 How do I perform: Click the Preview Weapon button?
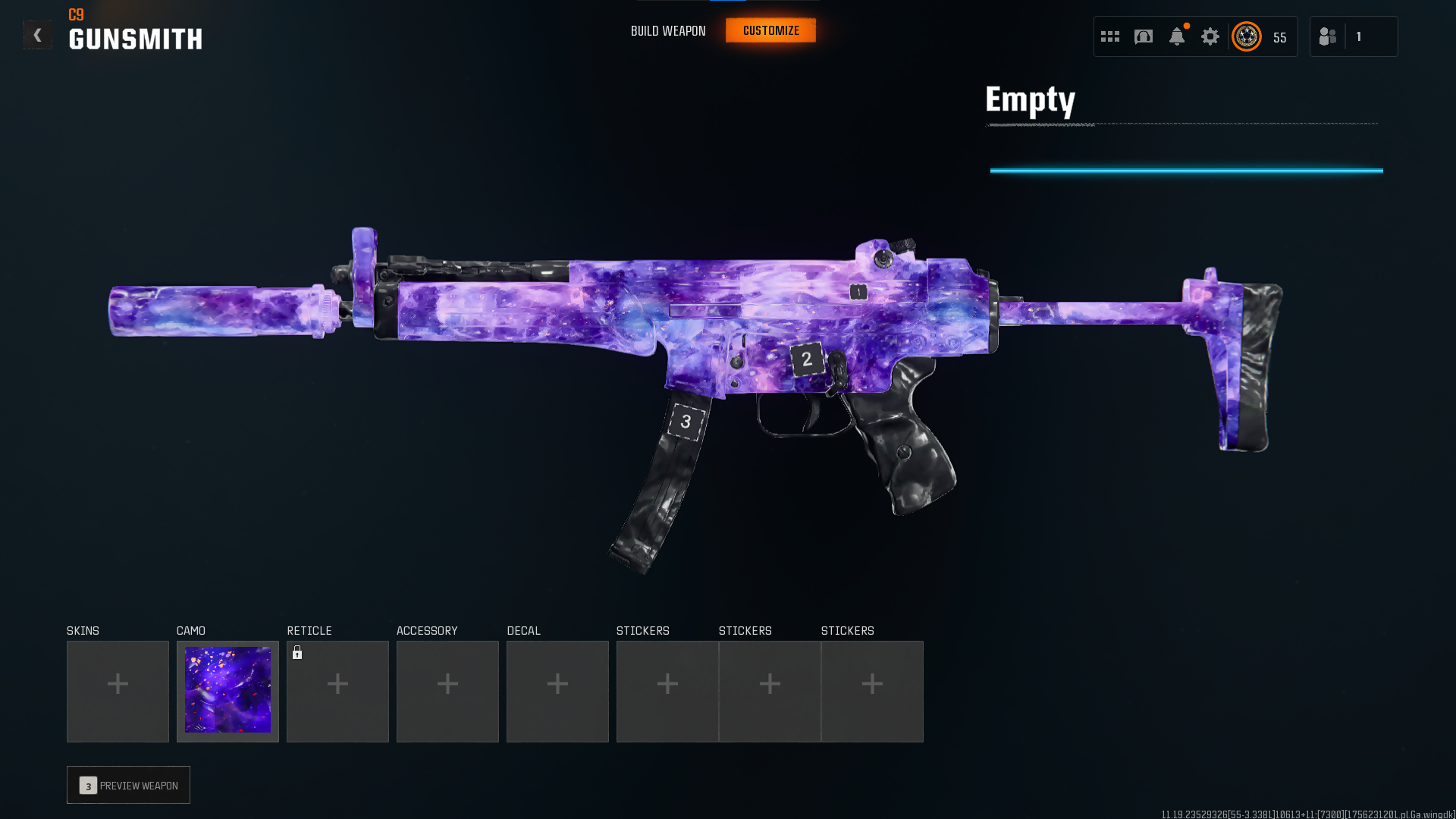coord(128,785)
